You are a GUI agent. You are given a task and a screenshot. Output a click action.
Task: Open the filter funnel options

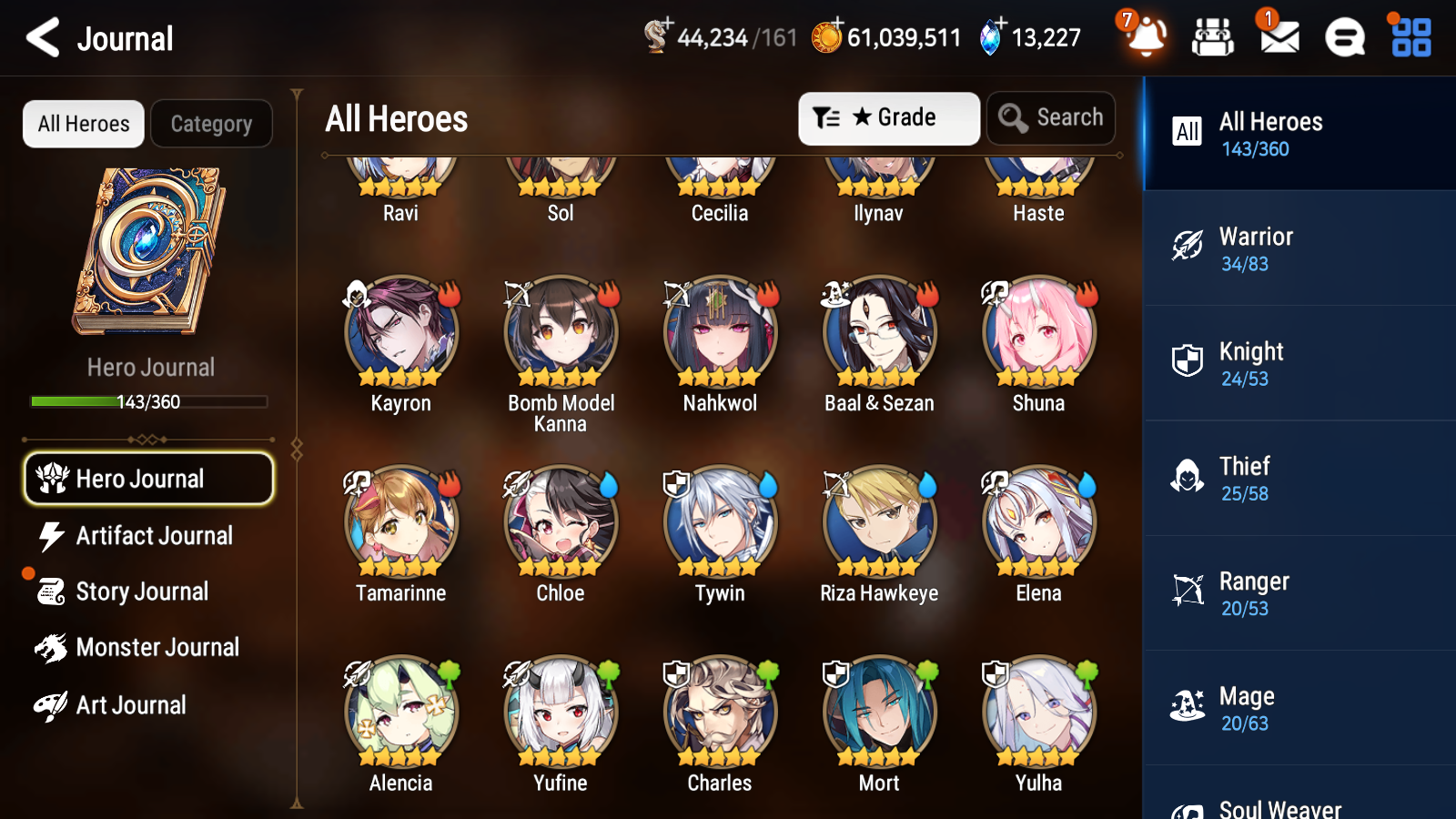click(824, 117)
